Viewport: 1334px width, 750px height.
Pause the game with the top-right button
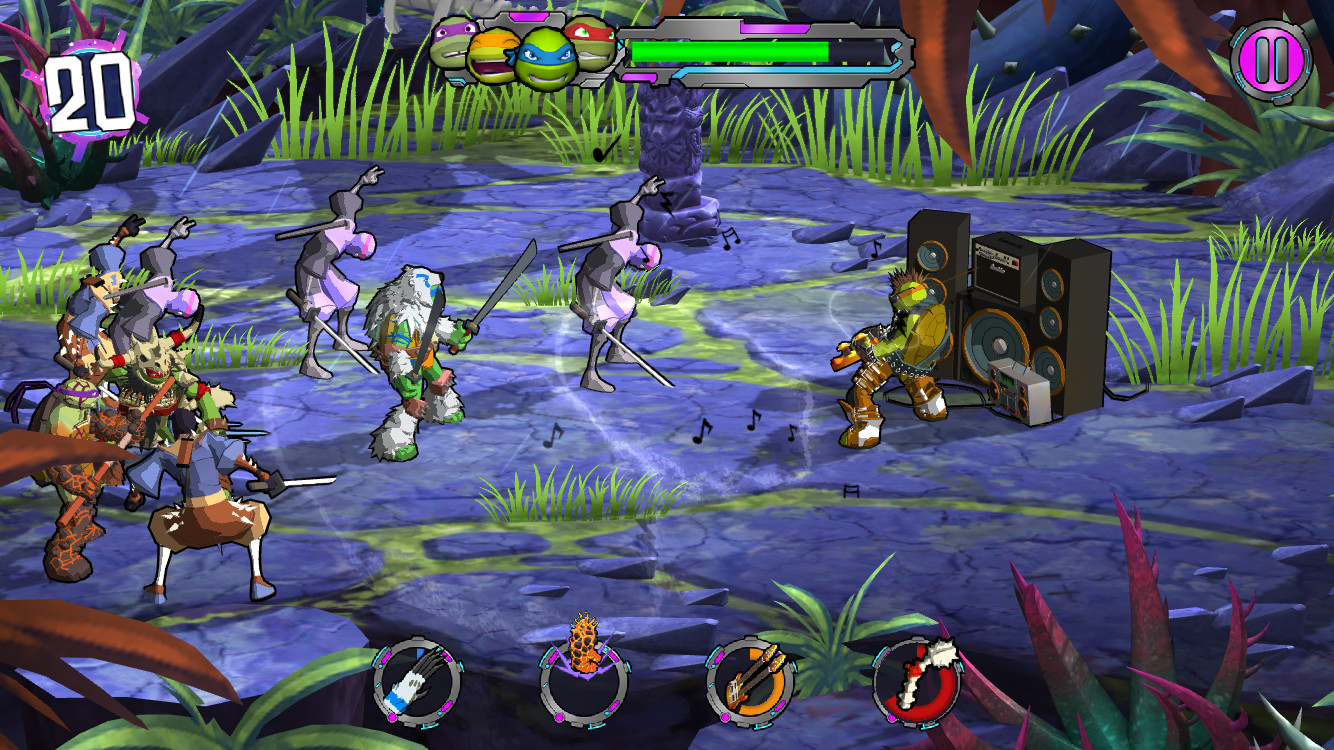(x=1268, y=58)
